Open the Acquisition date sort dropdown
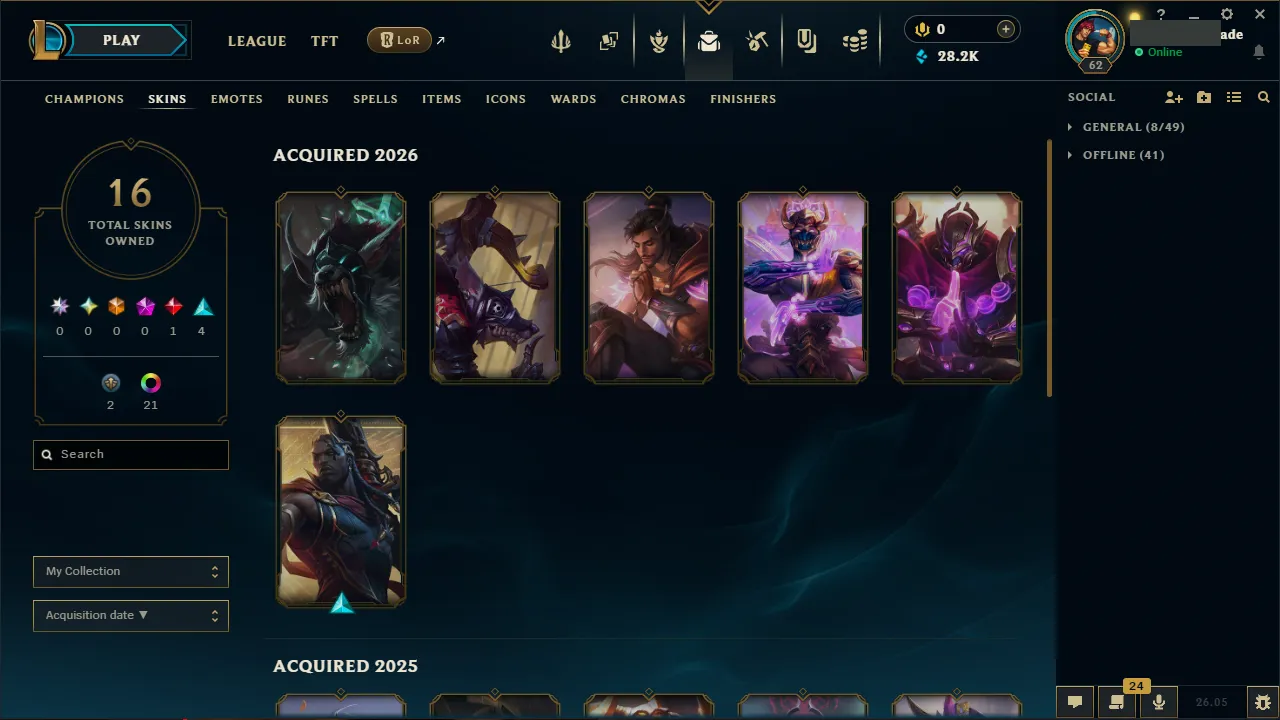1280x720 pixels. click(130, 615)
